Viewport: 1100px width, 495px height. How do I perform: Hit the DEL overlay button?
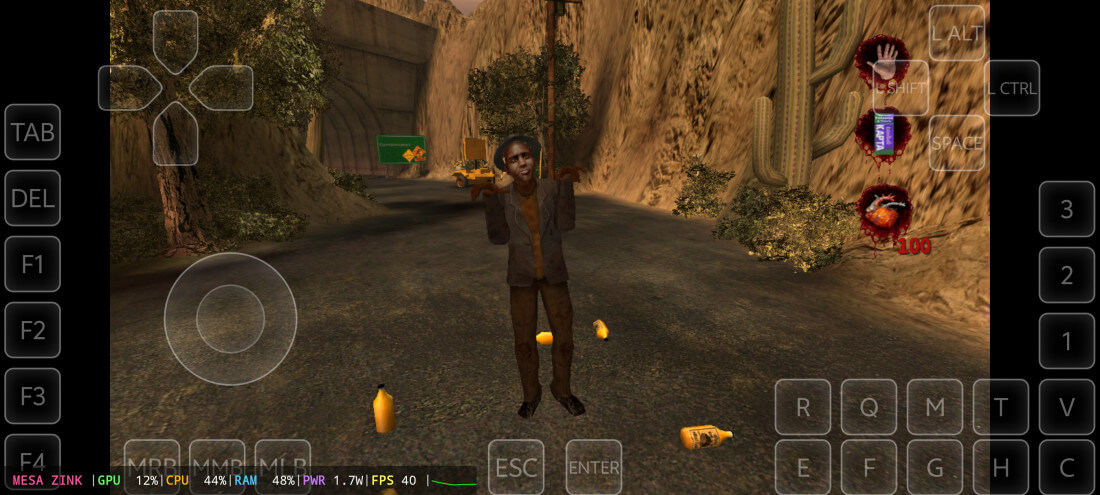33,198
